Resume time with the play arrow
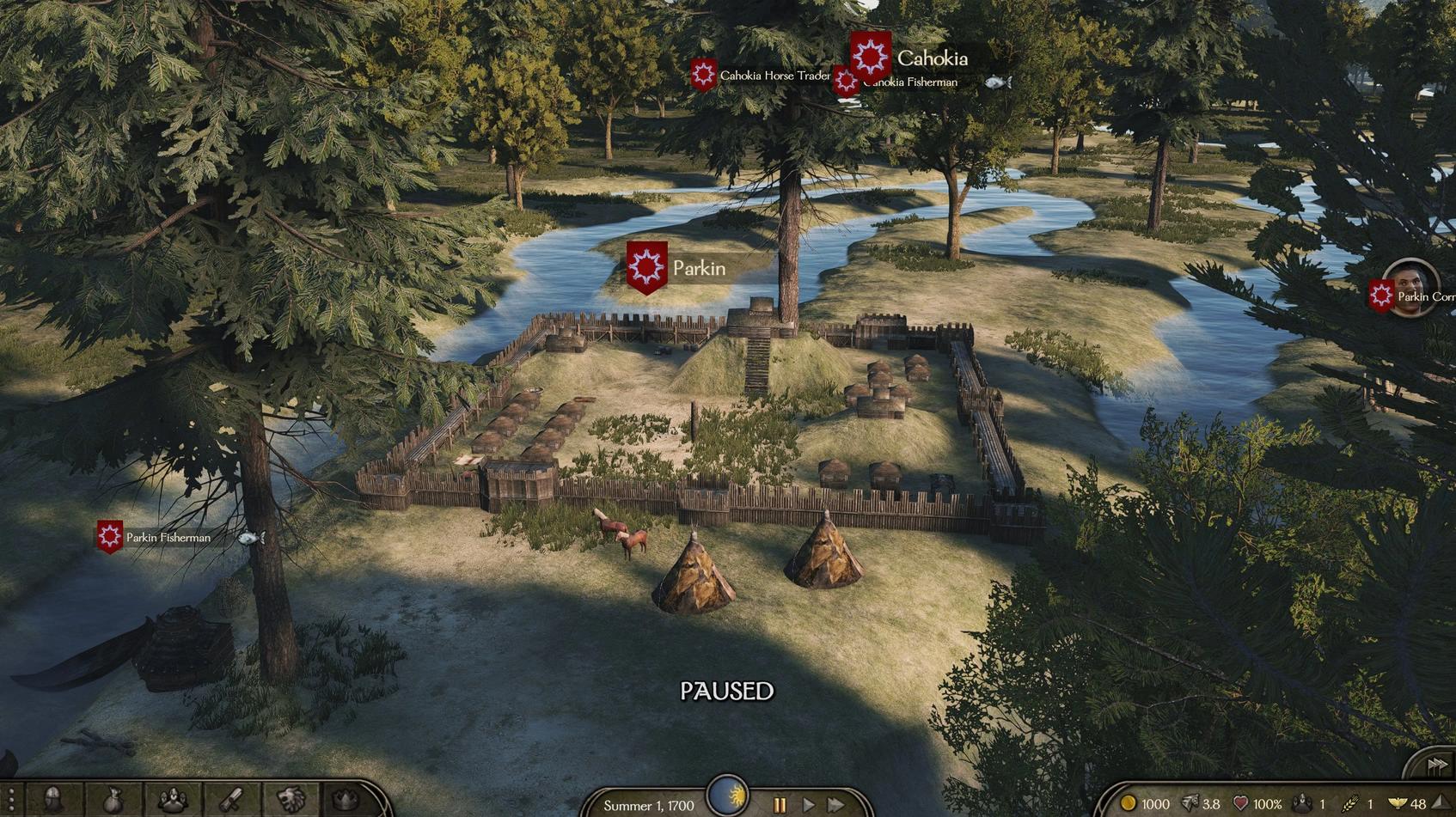 (808, 805)
